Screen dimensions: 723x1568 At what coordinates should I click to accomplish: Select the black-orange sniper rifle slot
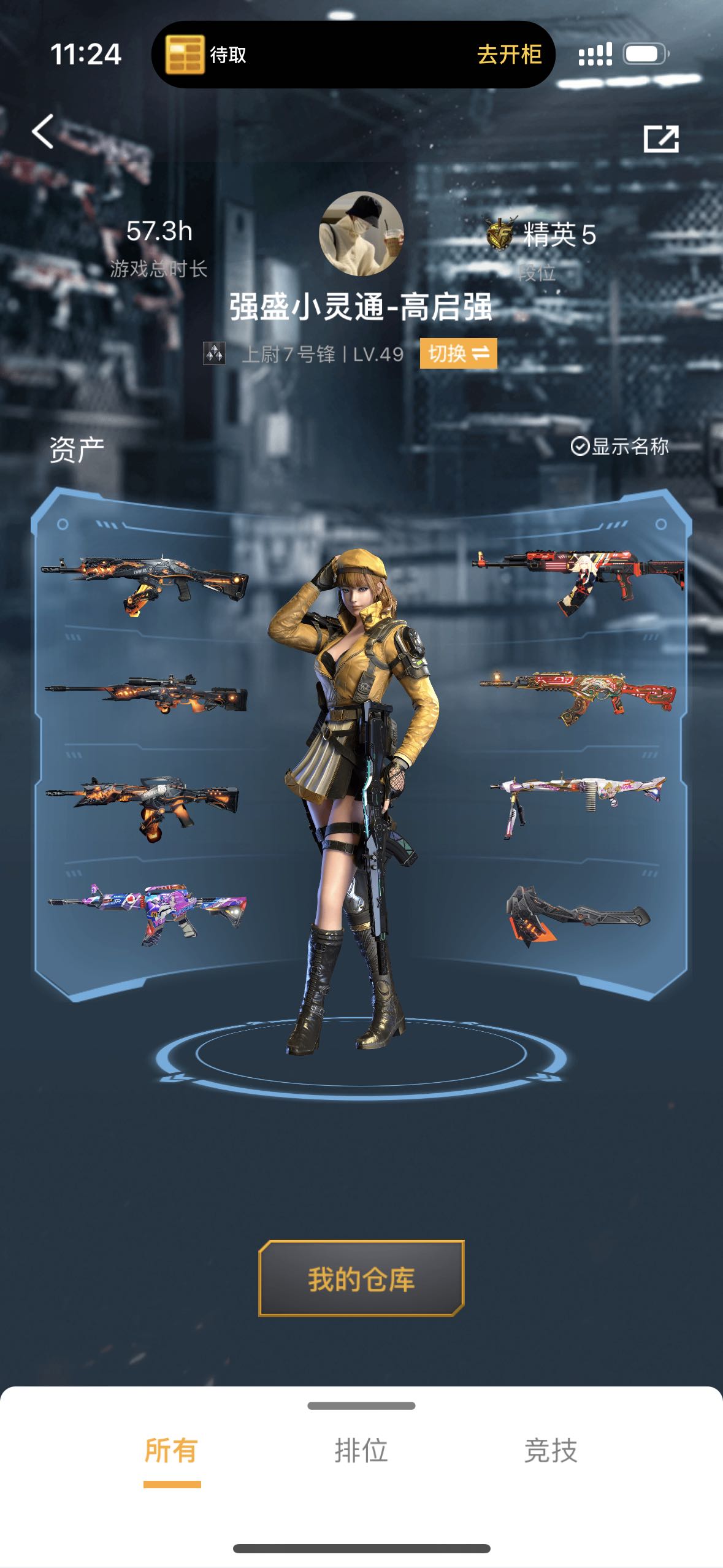click(x=147, y=695)
